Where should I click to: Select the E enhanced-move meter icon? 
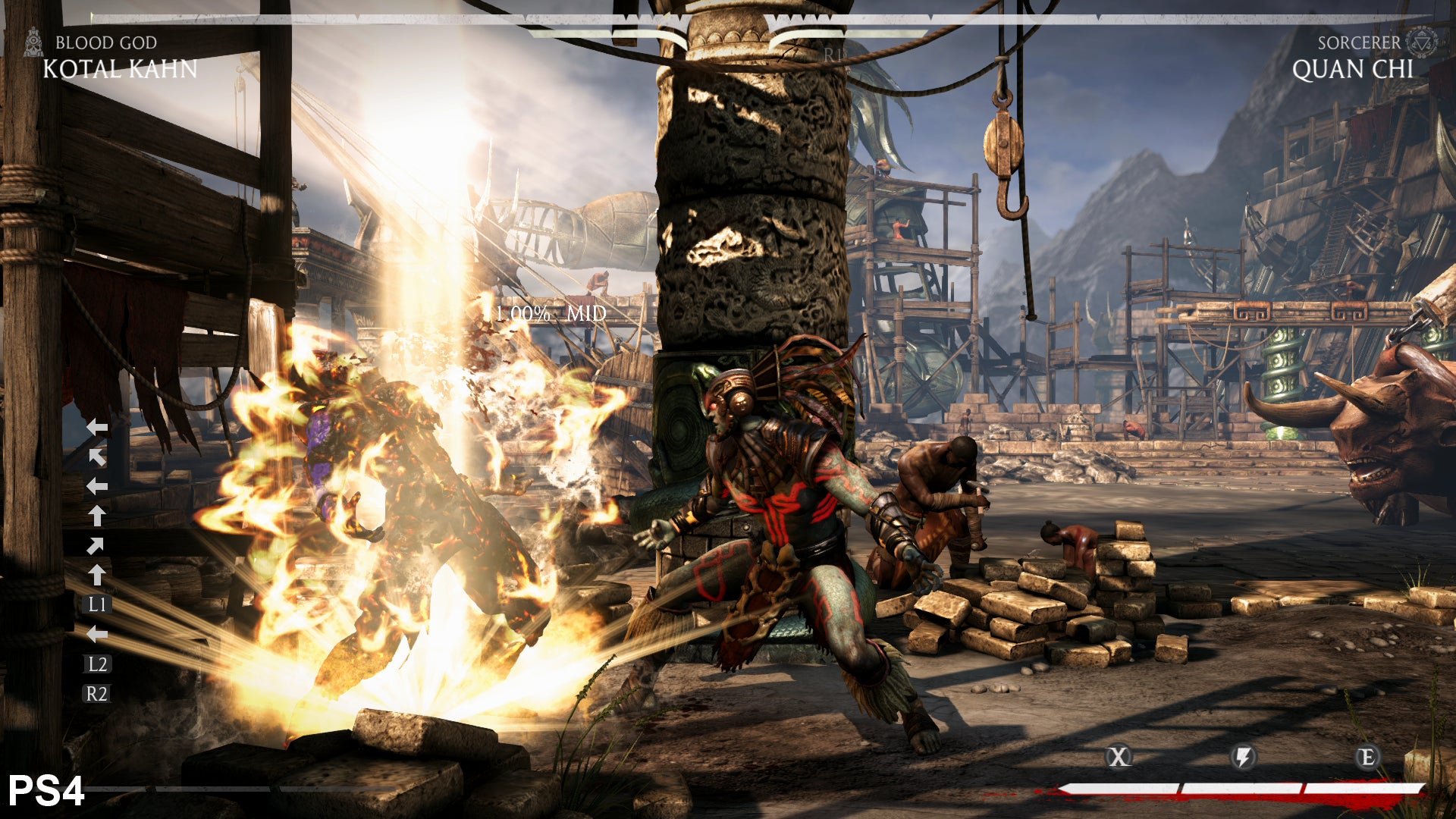pos(1367,757)
